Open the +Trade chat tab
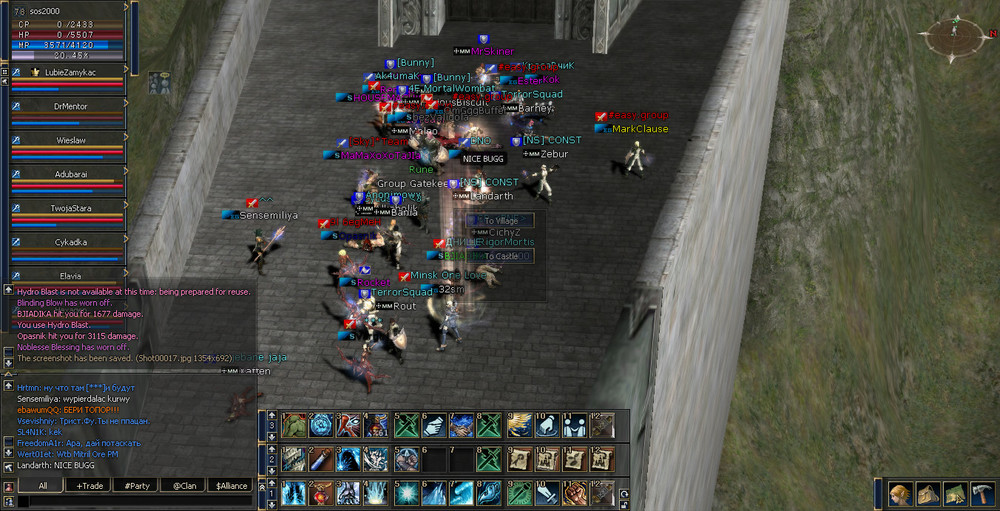This screenshot has width=1000, height=511. pos(90,485)
